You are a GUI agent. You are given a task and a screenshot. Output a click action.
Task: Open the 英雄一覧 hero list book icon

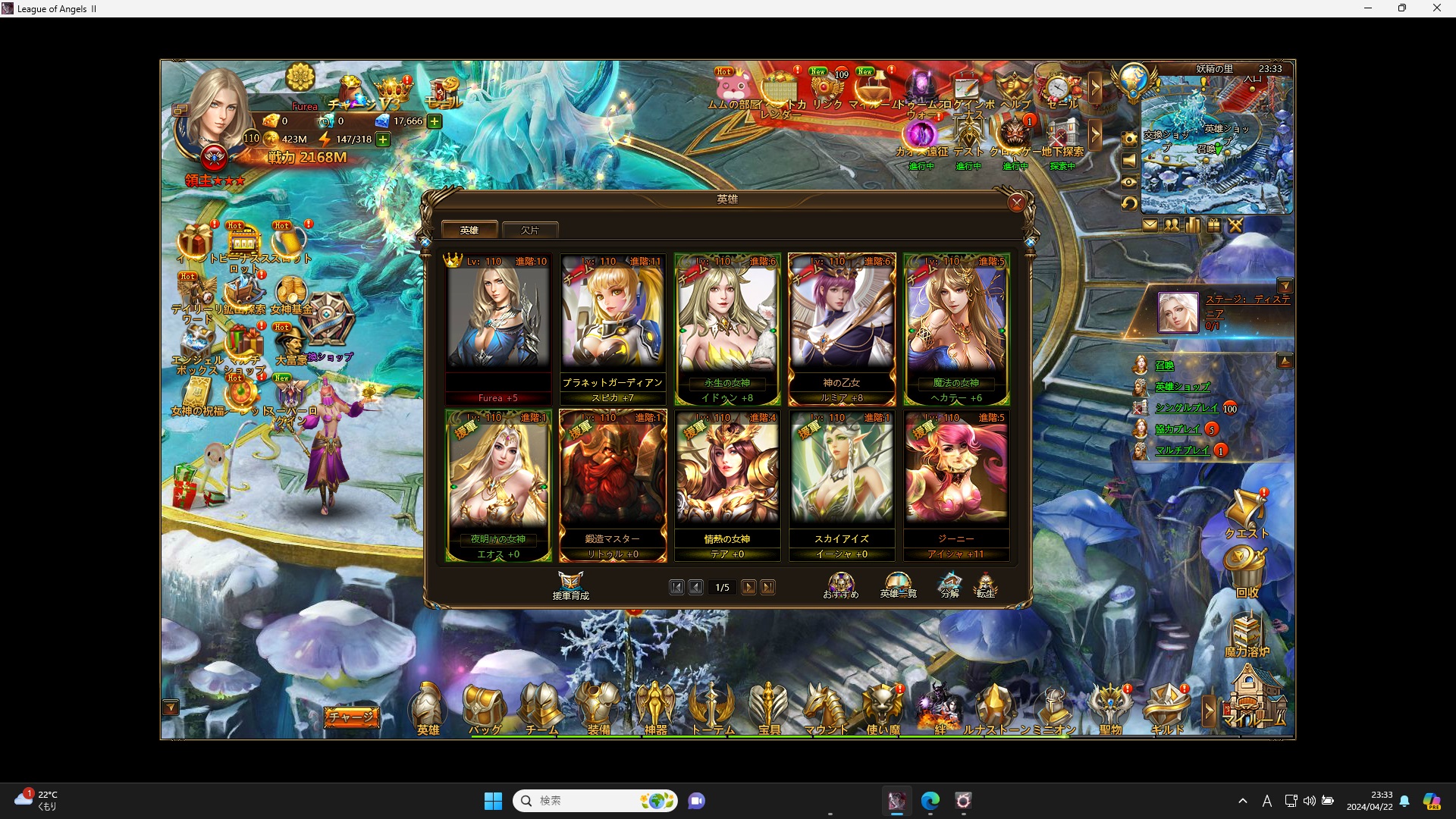[x=897, y=584]
